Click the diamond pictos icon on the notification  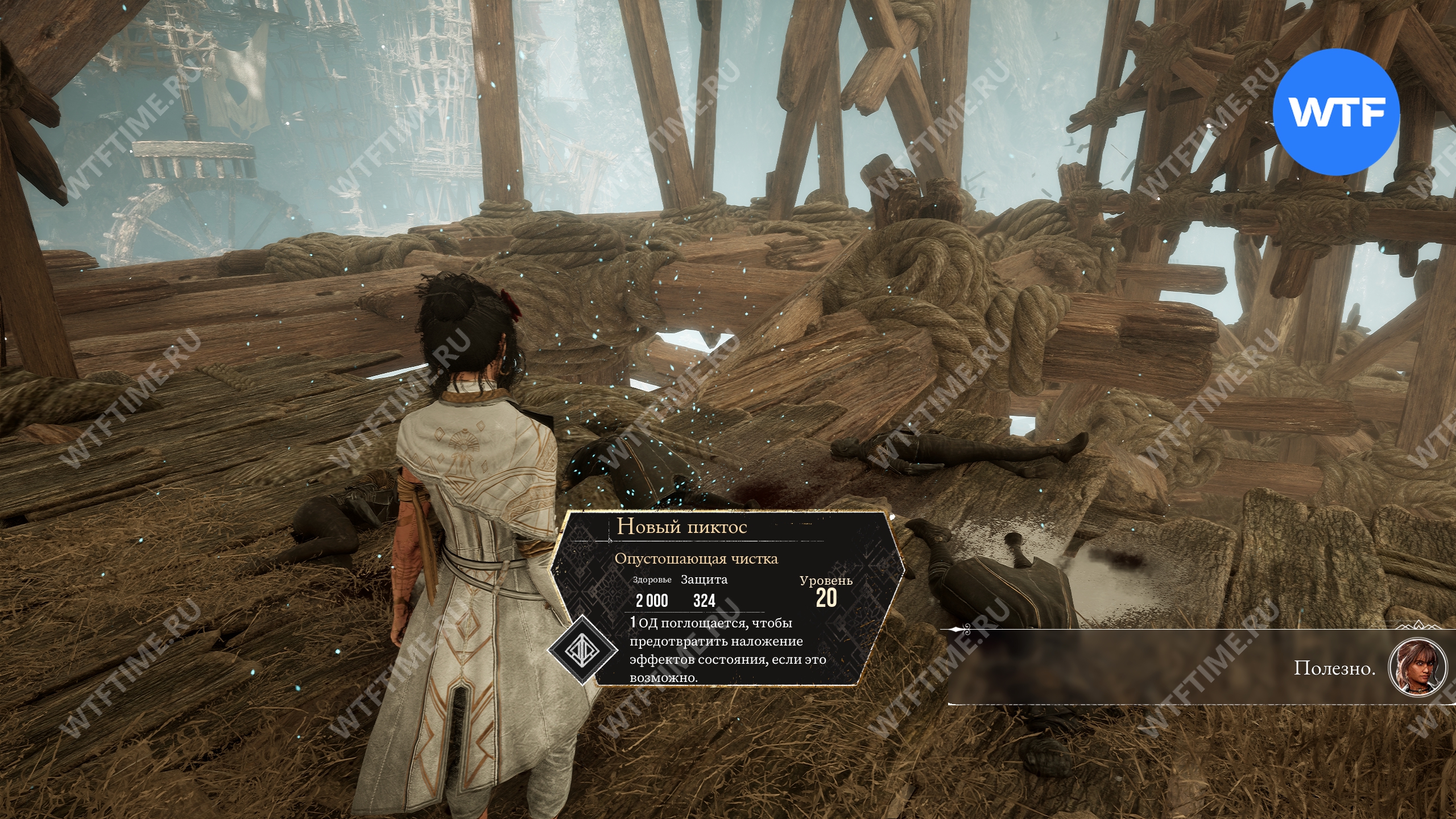582,651
